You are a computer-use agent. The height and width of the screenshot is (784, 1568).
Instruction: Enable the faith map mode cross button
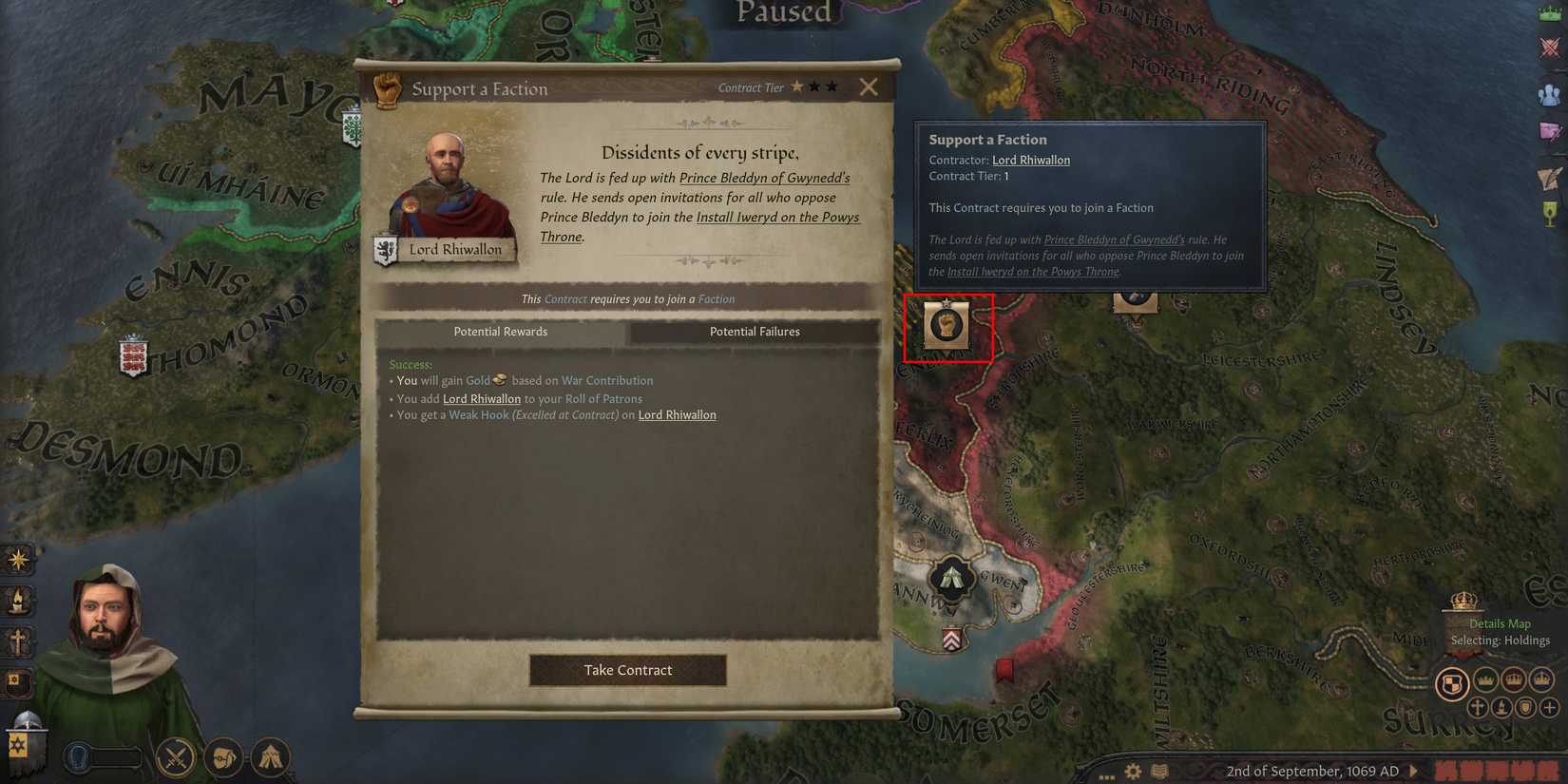[1479, 707]
